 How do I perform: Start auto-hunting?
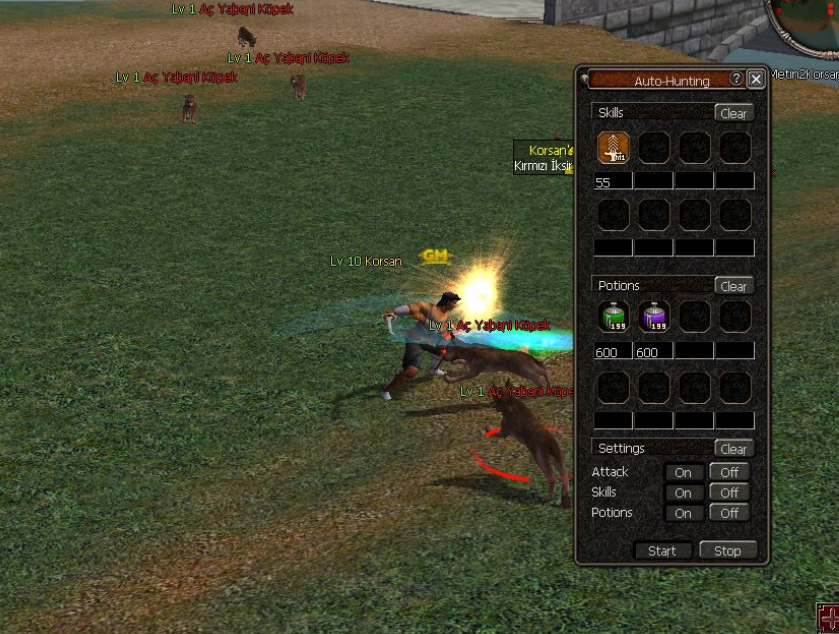pyautogui.click(x=662, y=551)
